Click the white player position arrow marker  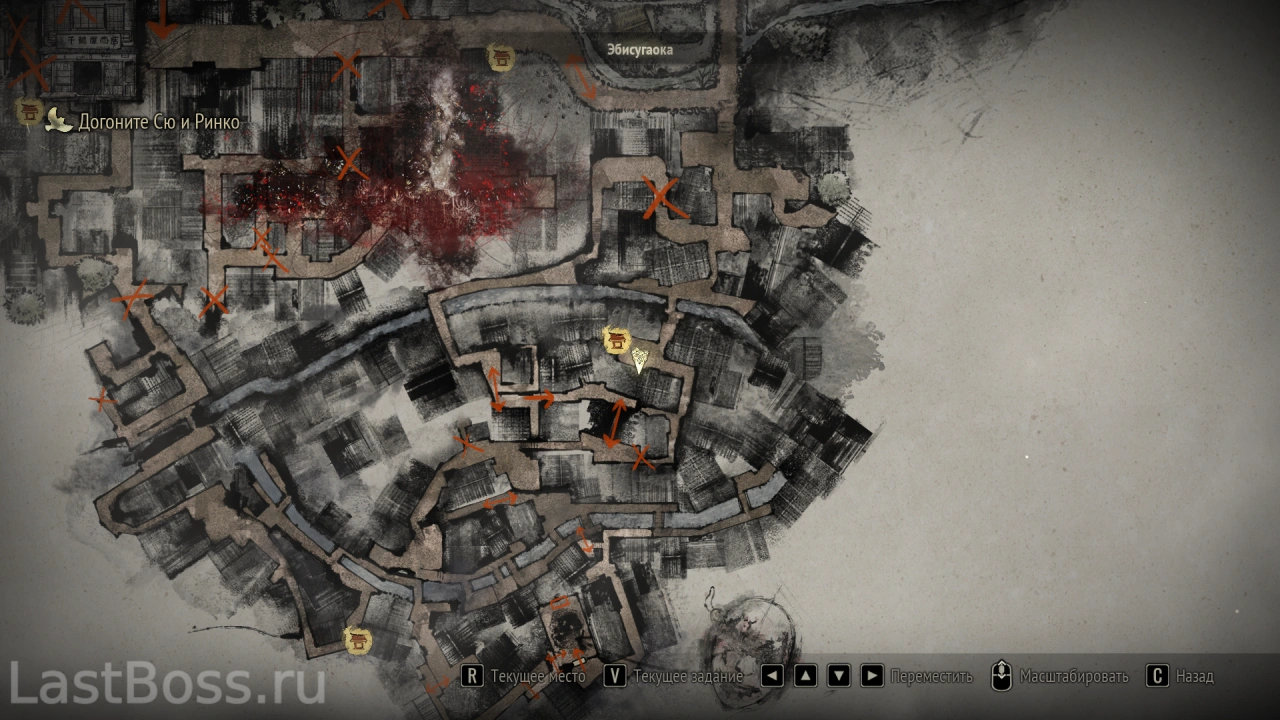point(639,360)
